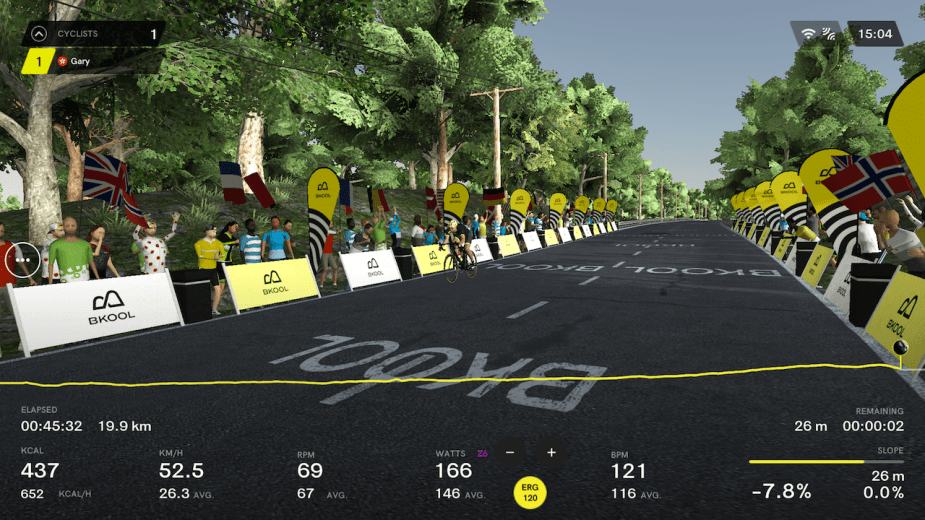Viewport: 925px width, 520px height.
Task: Decrease target watts with the minus button
Action: pos(510,453)
